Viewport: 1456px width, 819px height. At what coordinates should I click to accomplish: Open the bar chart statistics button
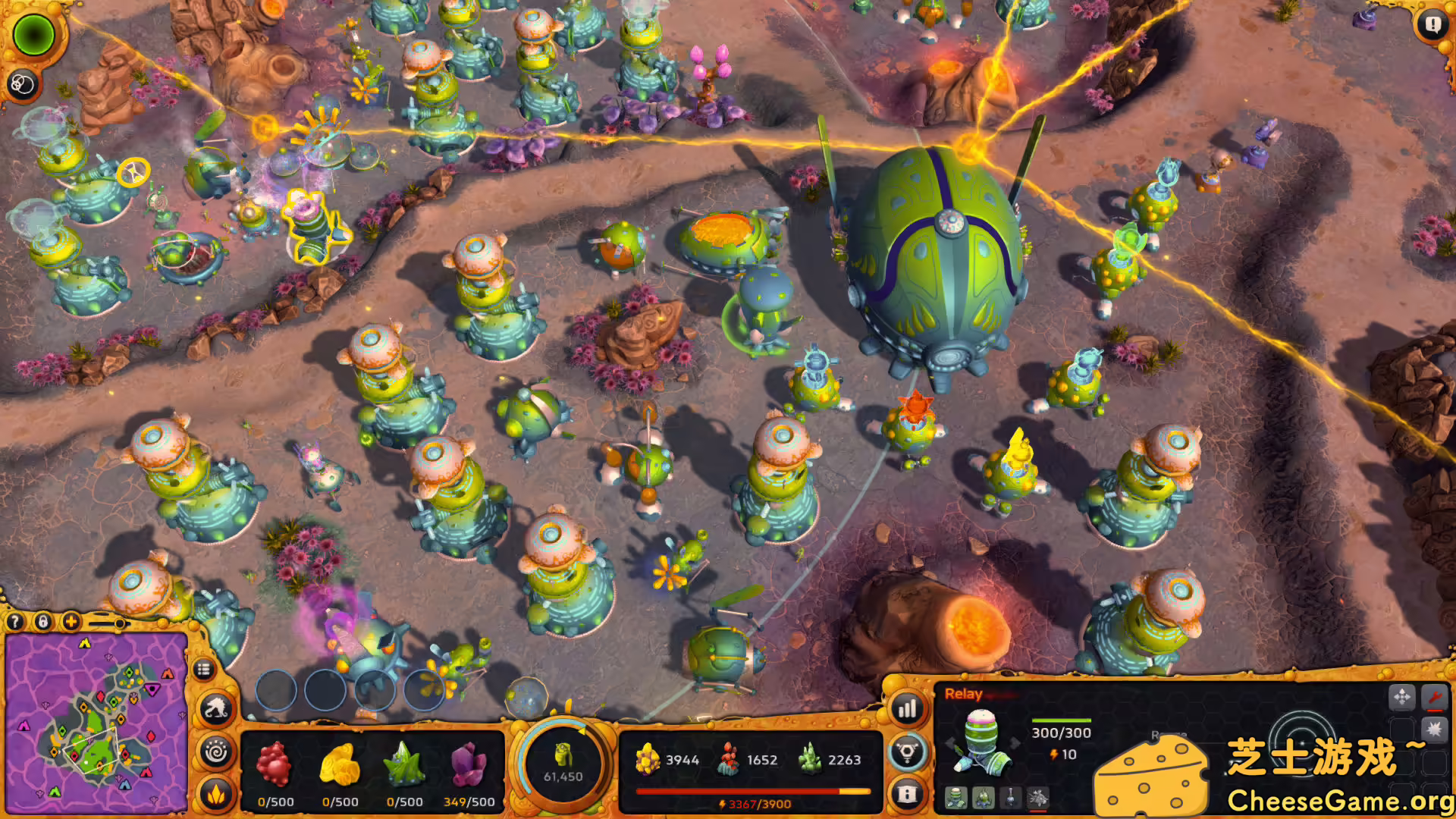point(907,710)
